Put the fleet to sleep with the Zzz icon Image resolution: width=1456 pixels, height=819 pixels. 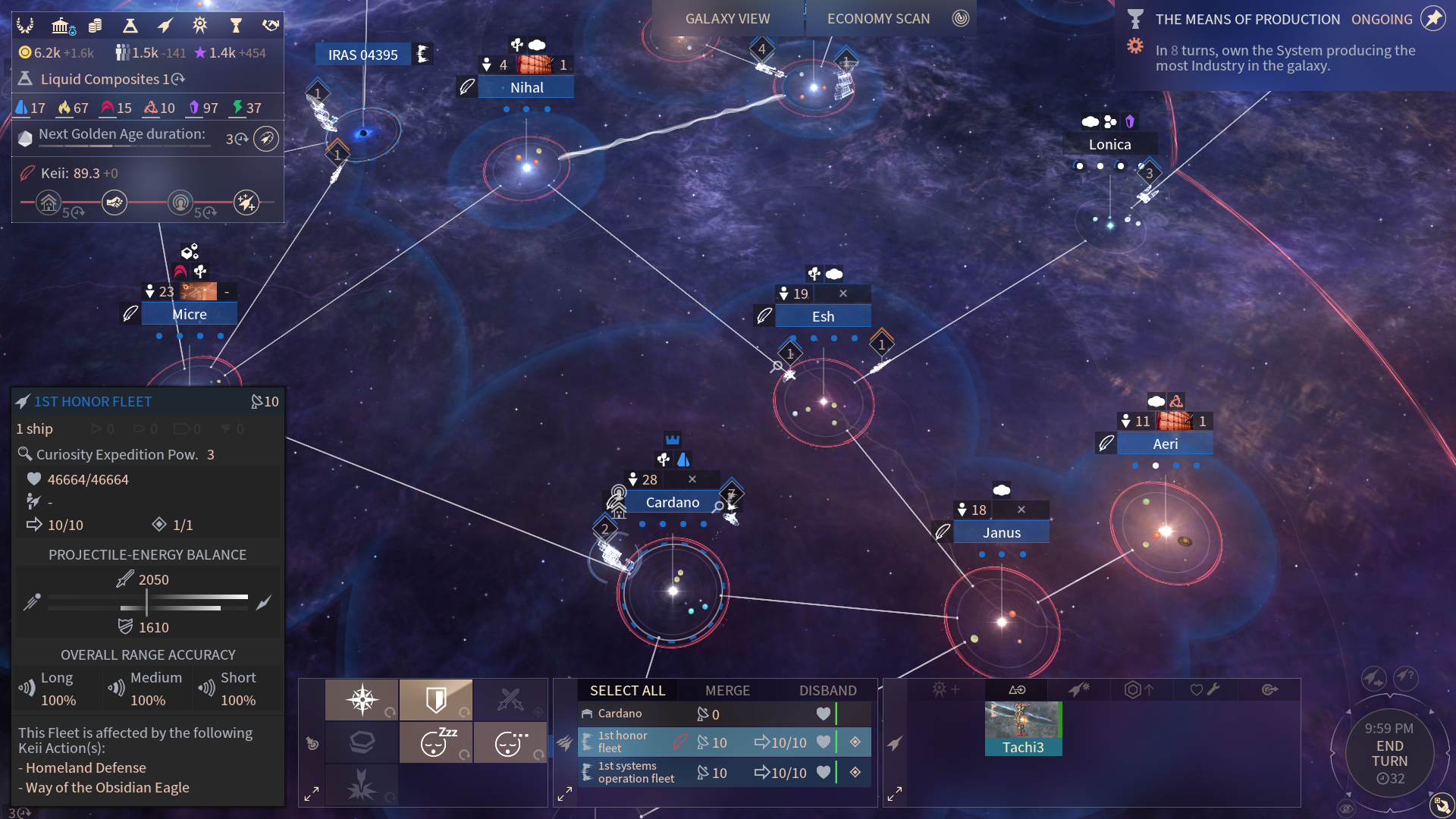436,742
